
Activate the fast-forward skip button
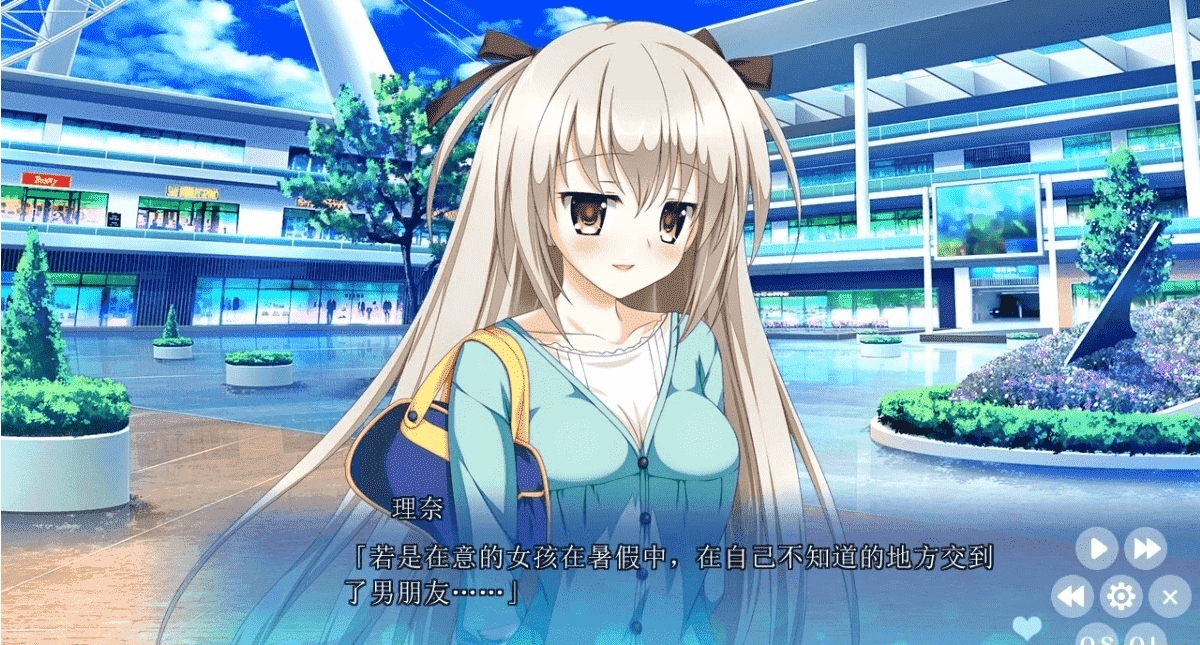[x=1145, y=549]
